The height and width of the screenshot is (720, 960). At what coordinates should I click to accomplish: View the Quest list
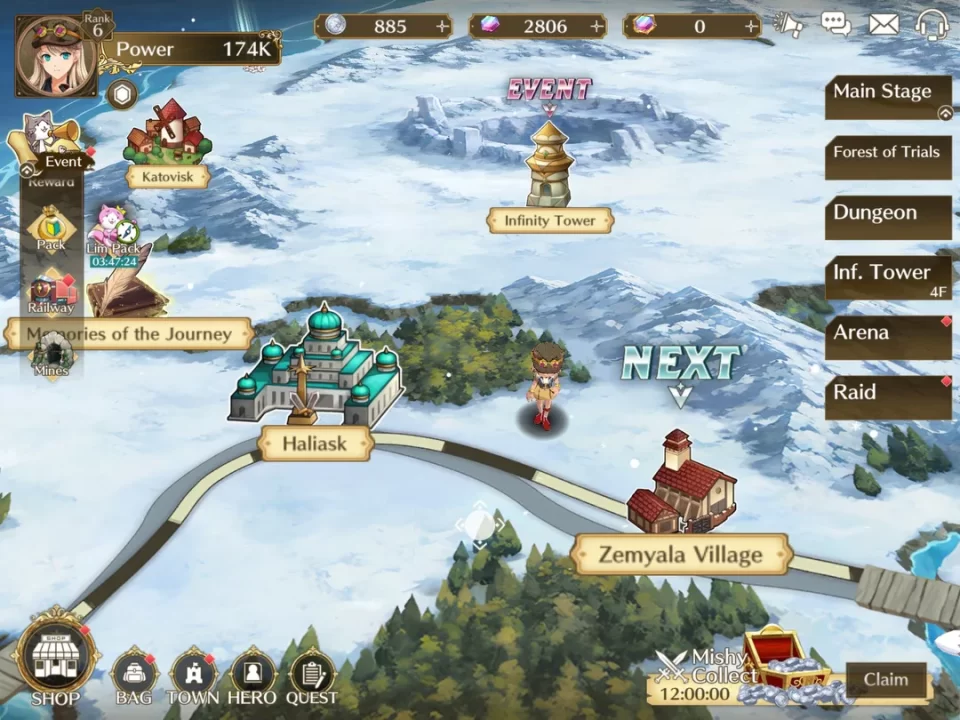[312, 675]
